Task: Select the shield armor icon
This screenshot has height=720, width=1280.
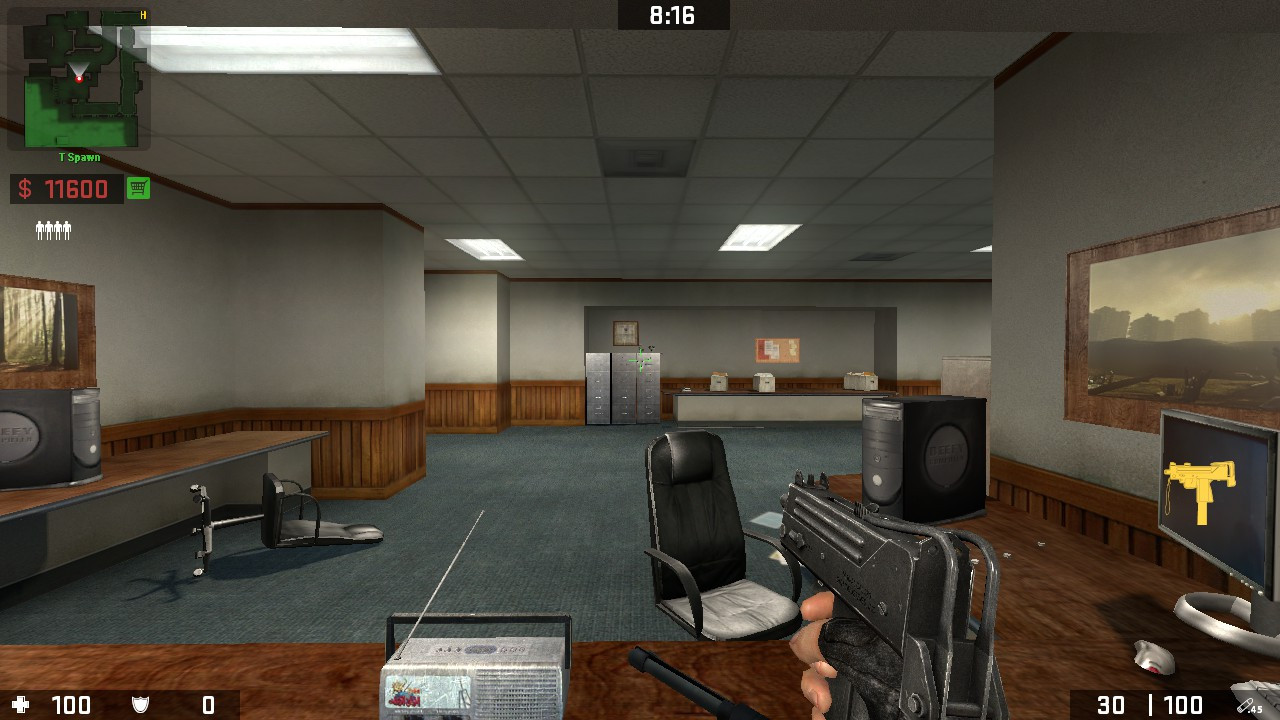Action: tap(140, 704)
